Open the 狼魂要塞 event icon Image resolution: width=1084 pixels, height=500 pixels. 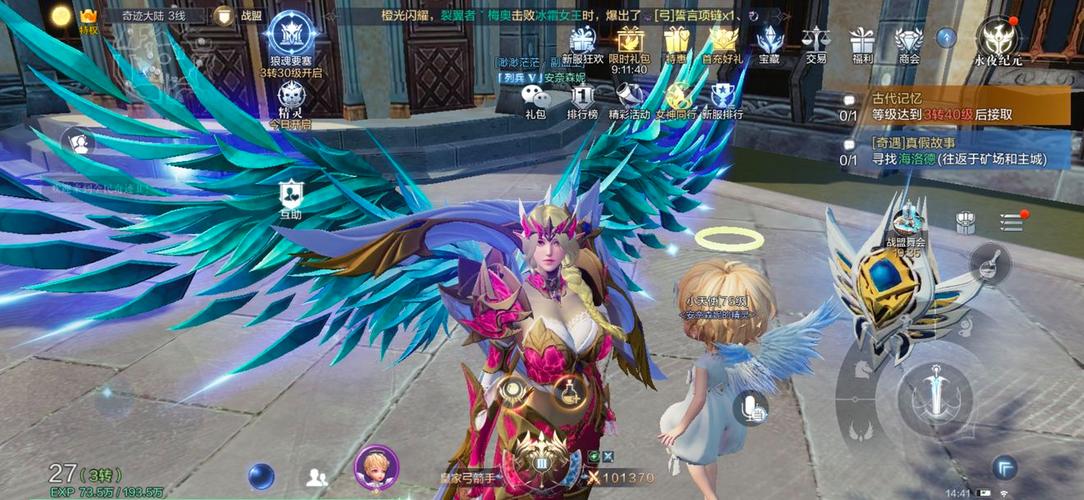[292, 36]
